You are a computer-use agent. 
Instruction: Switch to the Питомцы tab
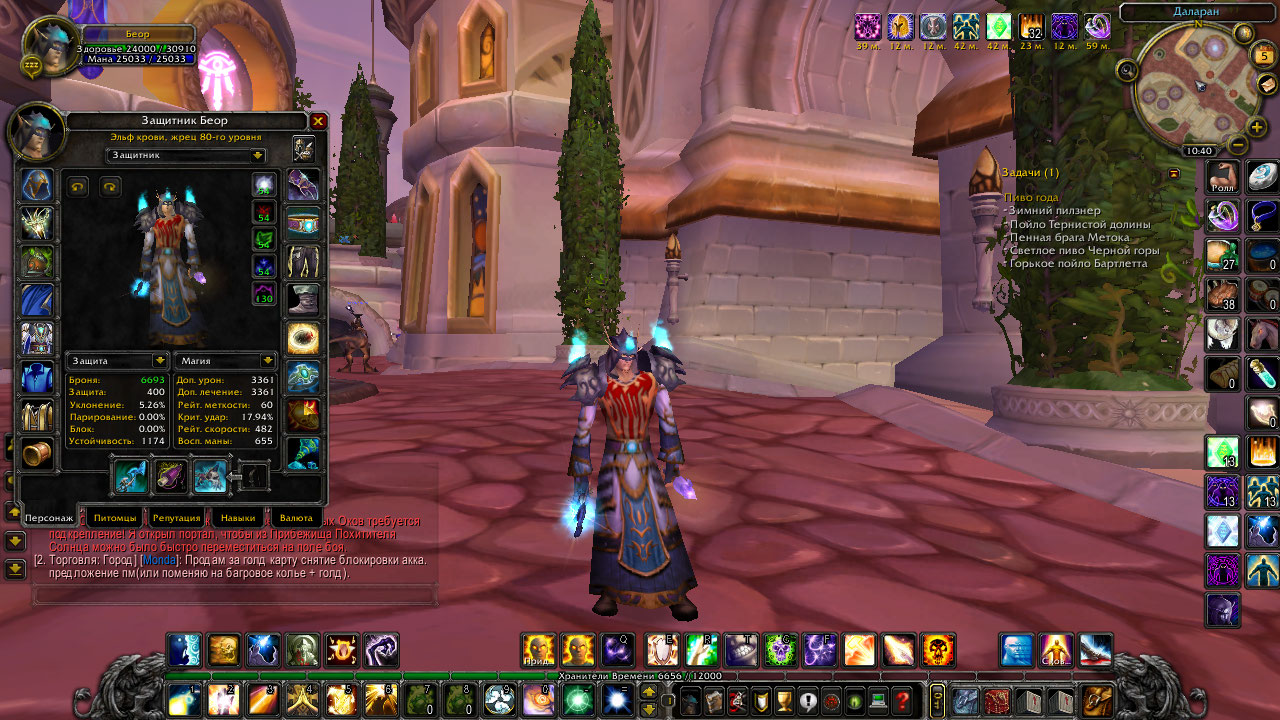pos(116,518)
